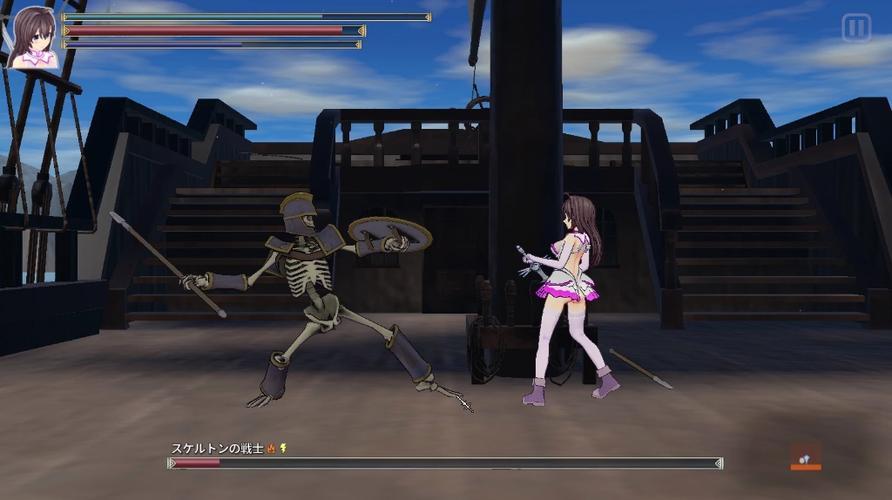The image size is (892, 500).
Task: Pause the game with the pause button
Action: click(x=856, y=28)
